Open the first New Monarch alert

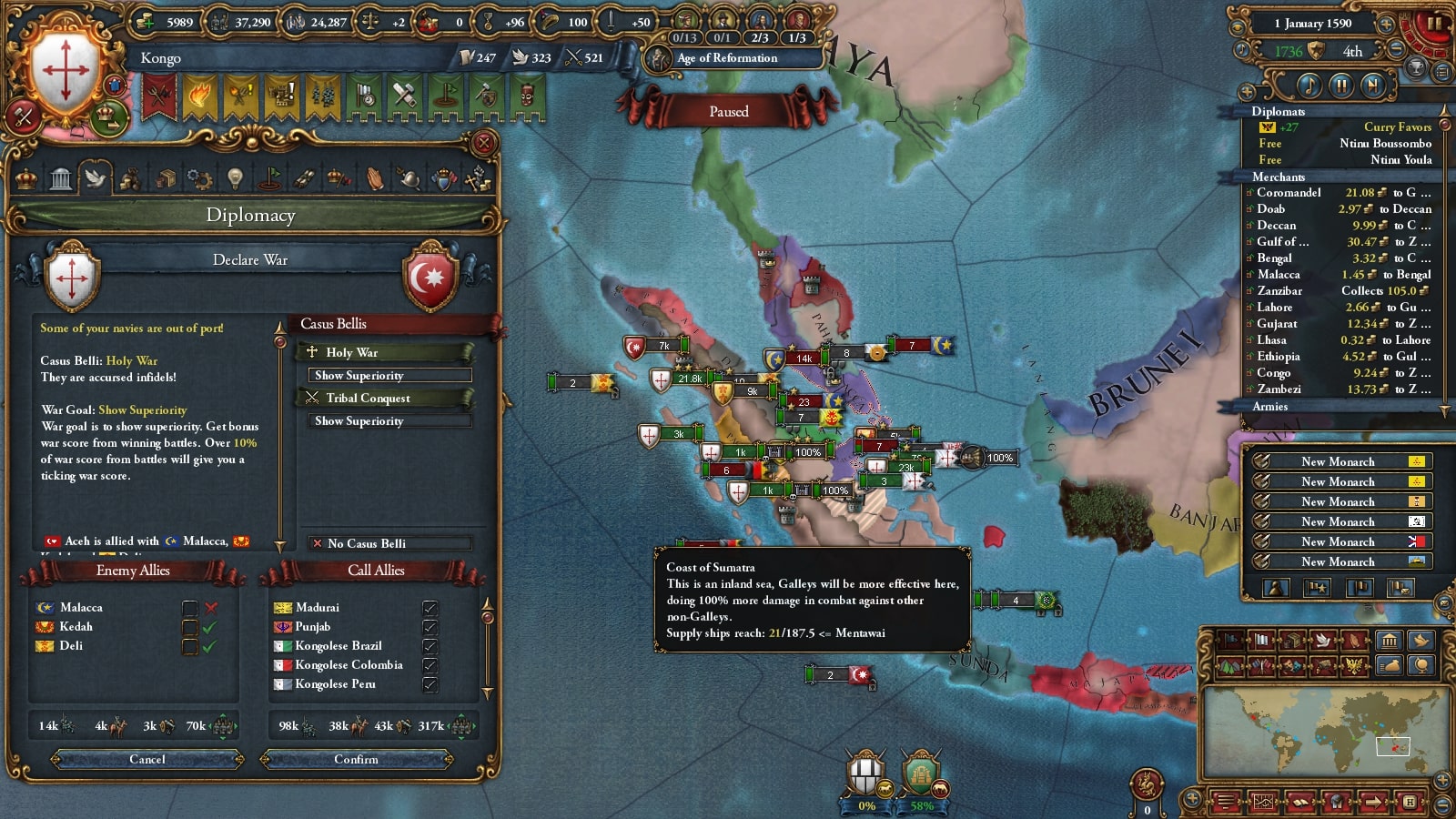(x=1338, y=461)
